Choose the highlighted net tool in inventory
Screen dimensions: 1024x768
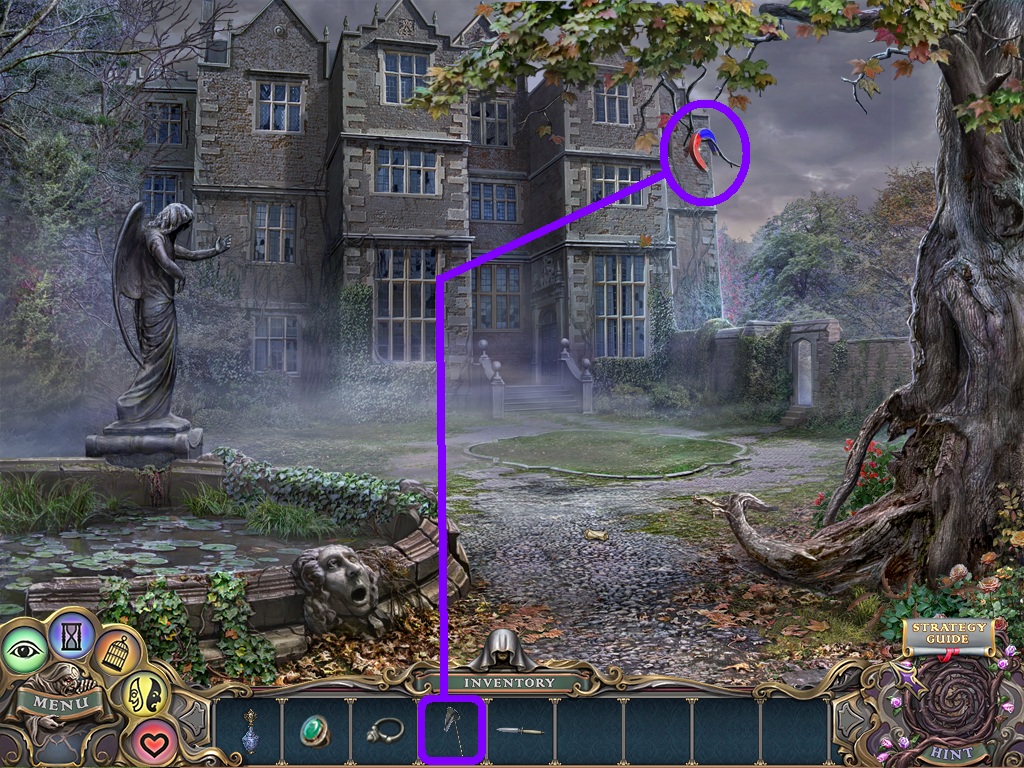pyautogui.click(x=452, y=731)
